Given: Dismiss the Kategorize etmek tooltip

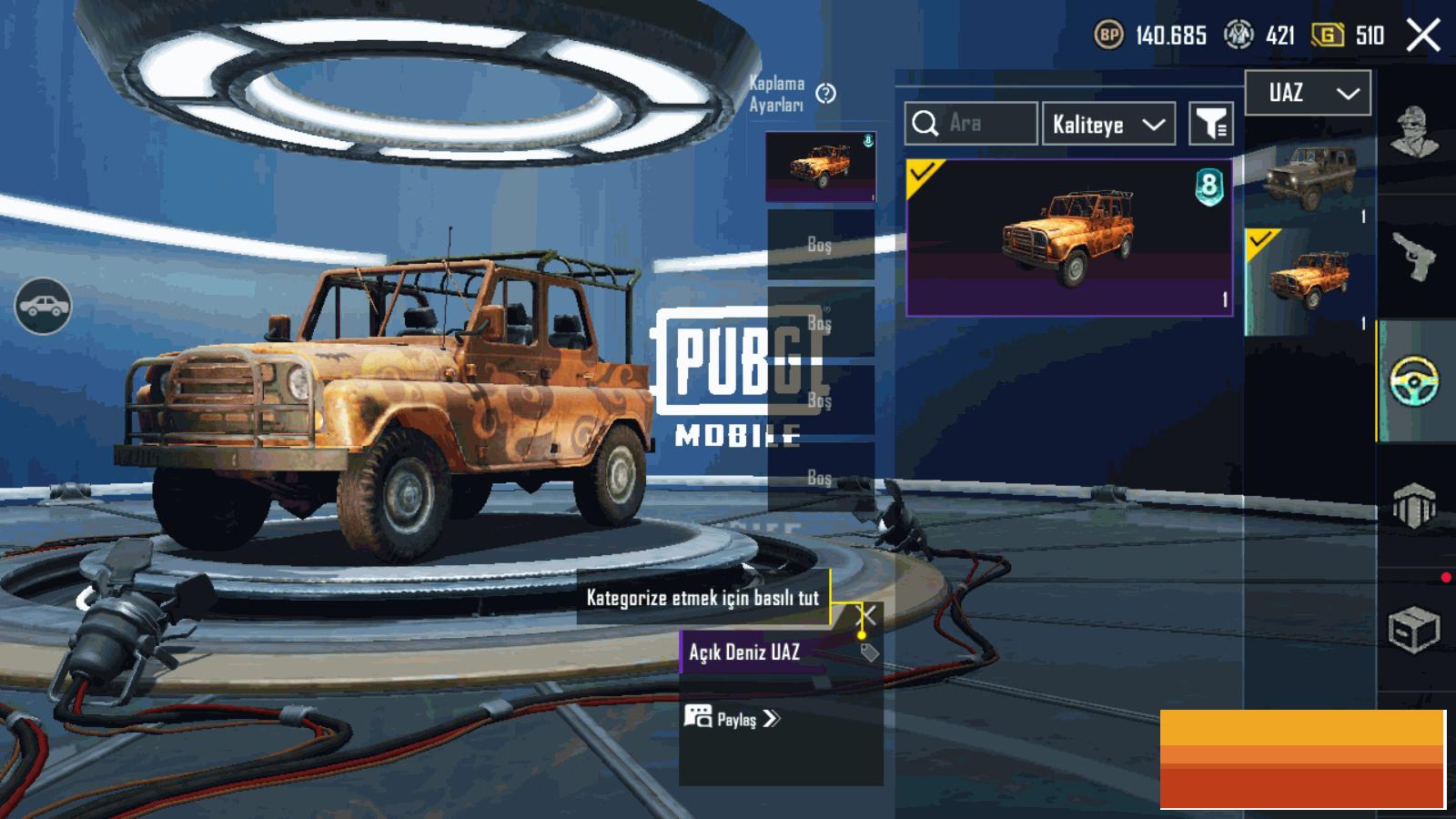Looking at the screenshot, I should pos(868,615).
